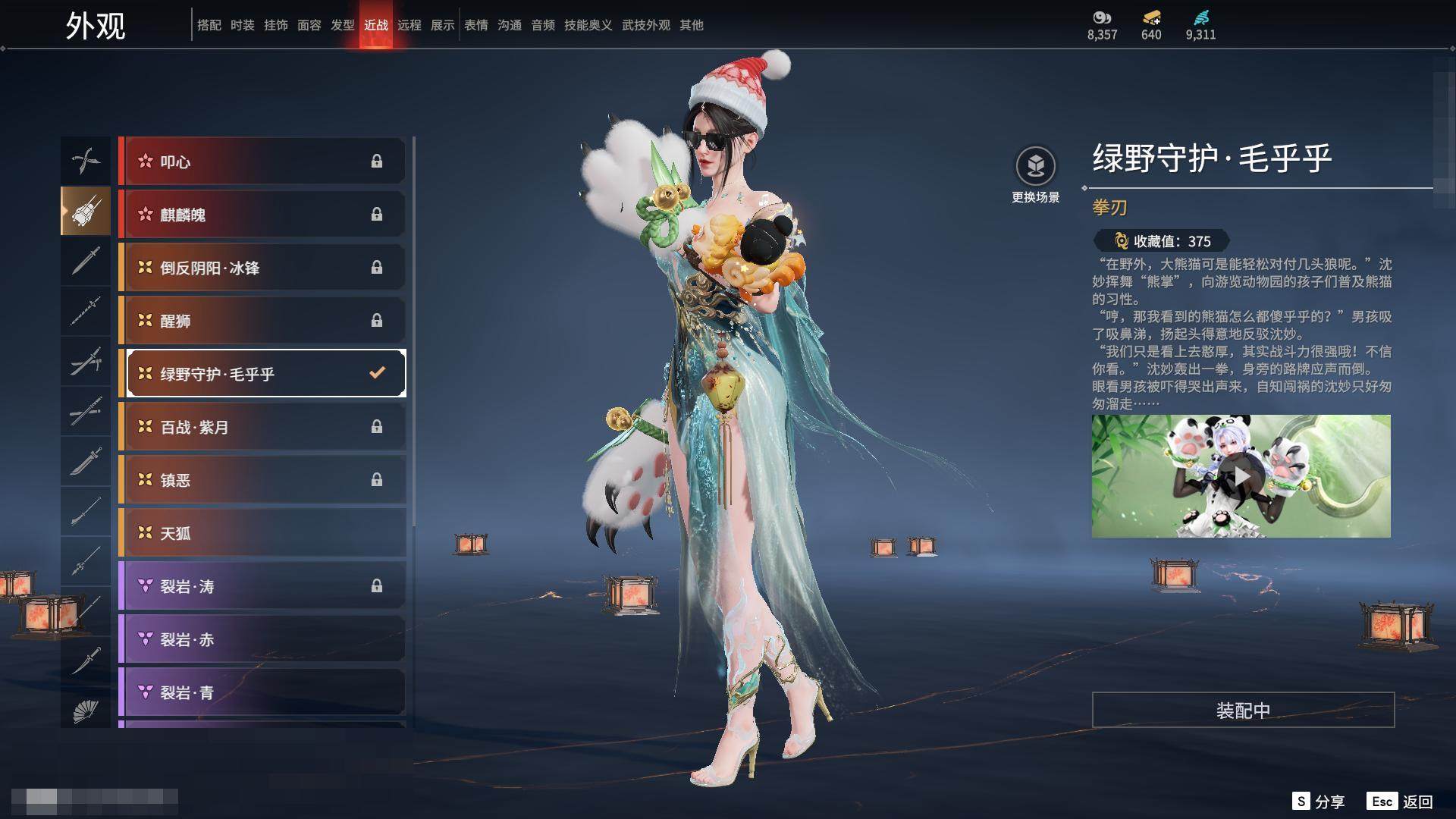Click the 分享 share button
1456x819 pixels.
[1319, 802]
